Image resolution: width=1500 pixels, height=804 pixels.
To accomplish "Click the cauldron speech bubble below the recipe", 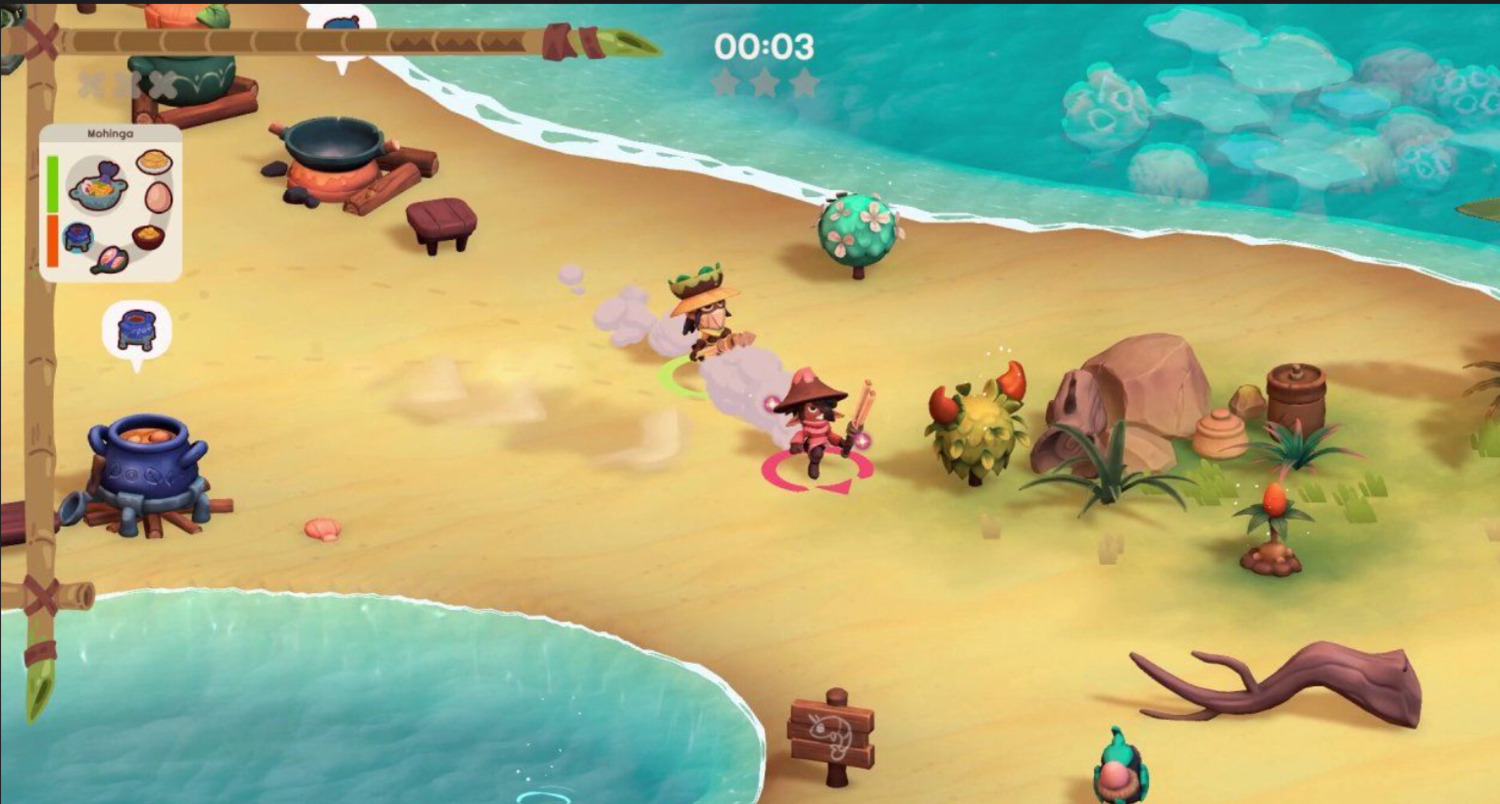I will [x=137, y=330].
